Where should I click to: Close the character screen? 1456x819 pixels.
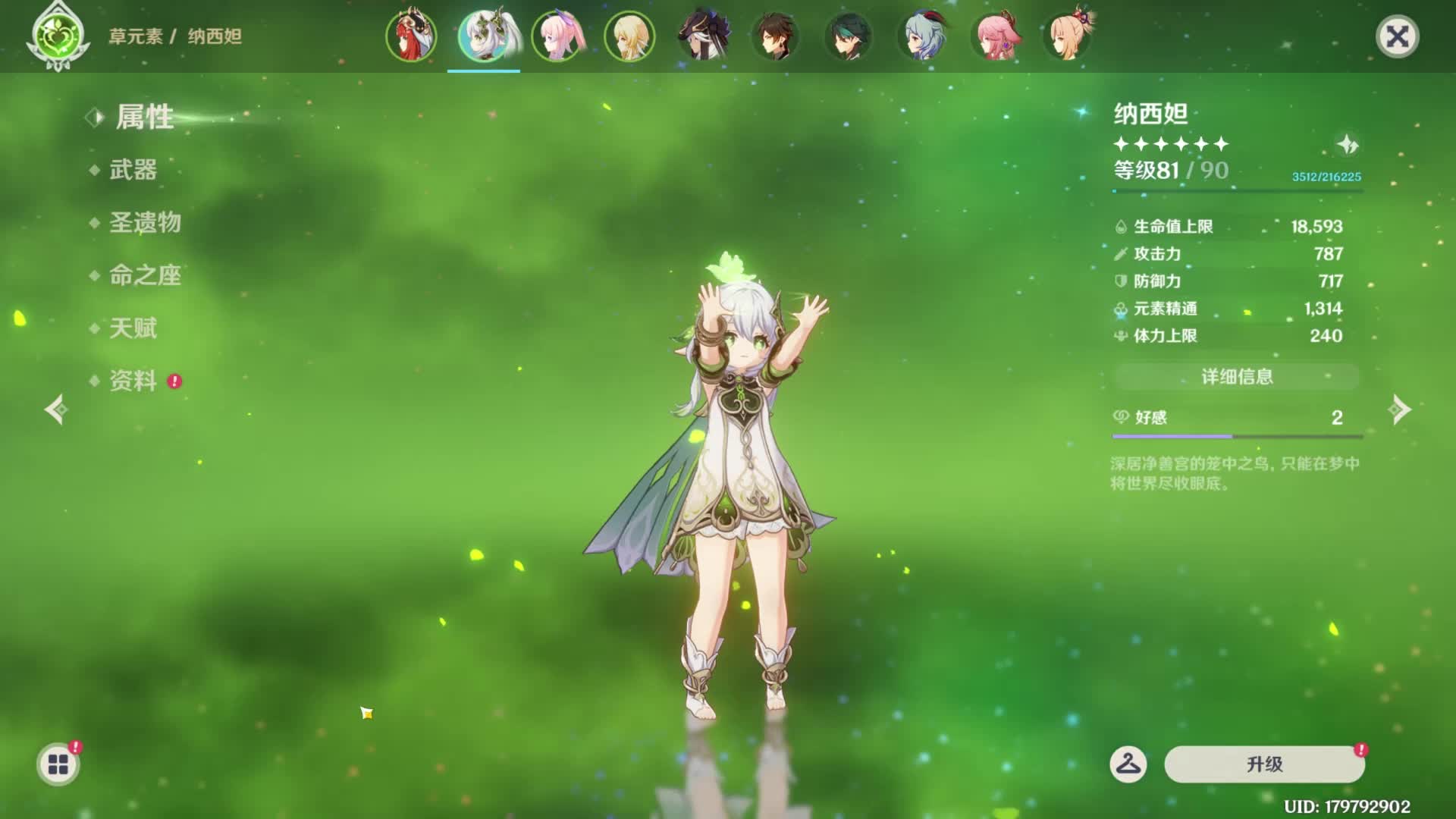1397,36
